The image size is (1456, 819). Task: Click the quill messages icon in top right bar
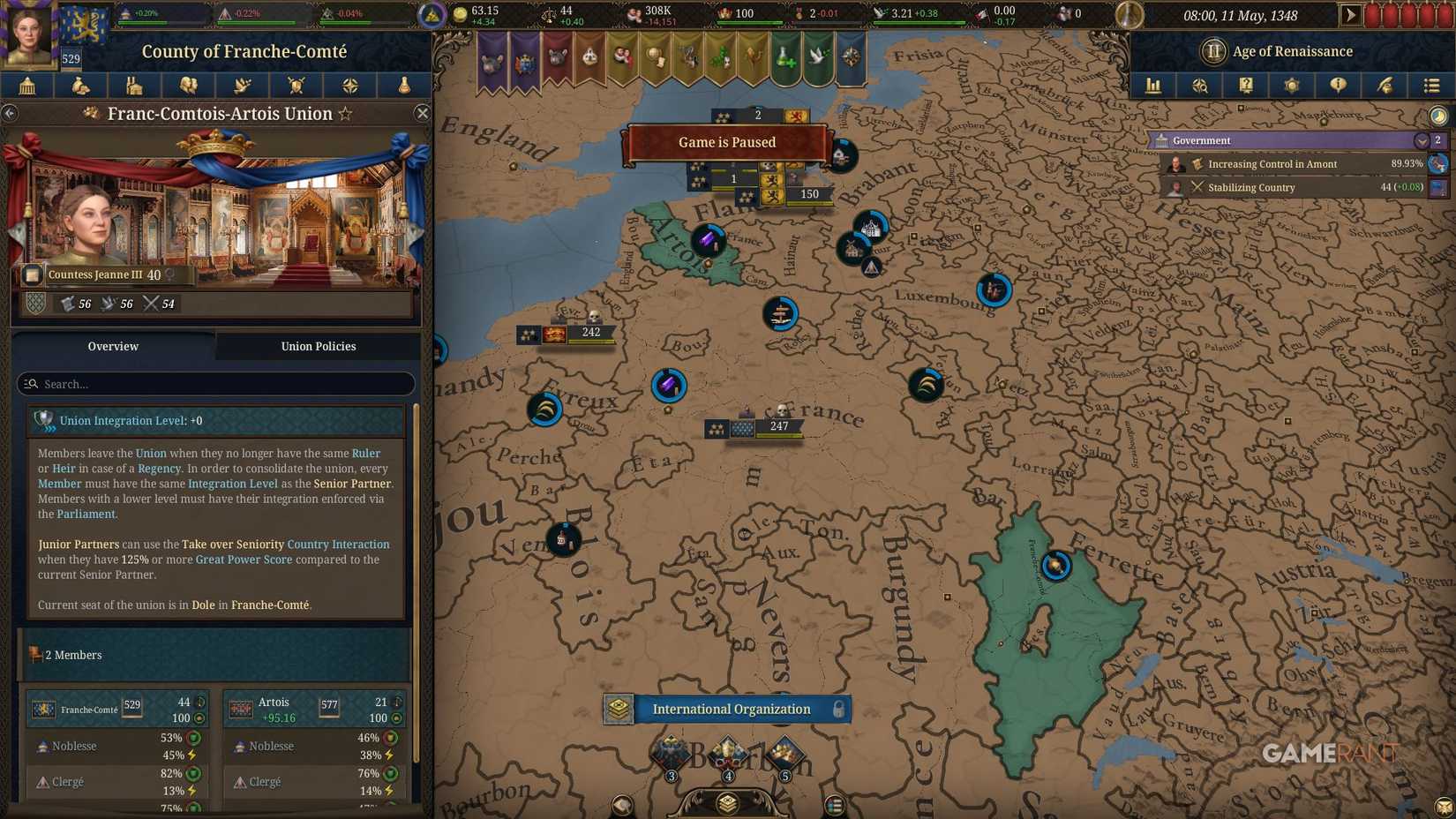point(1385,86)
